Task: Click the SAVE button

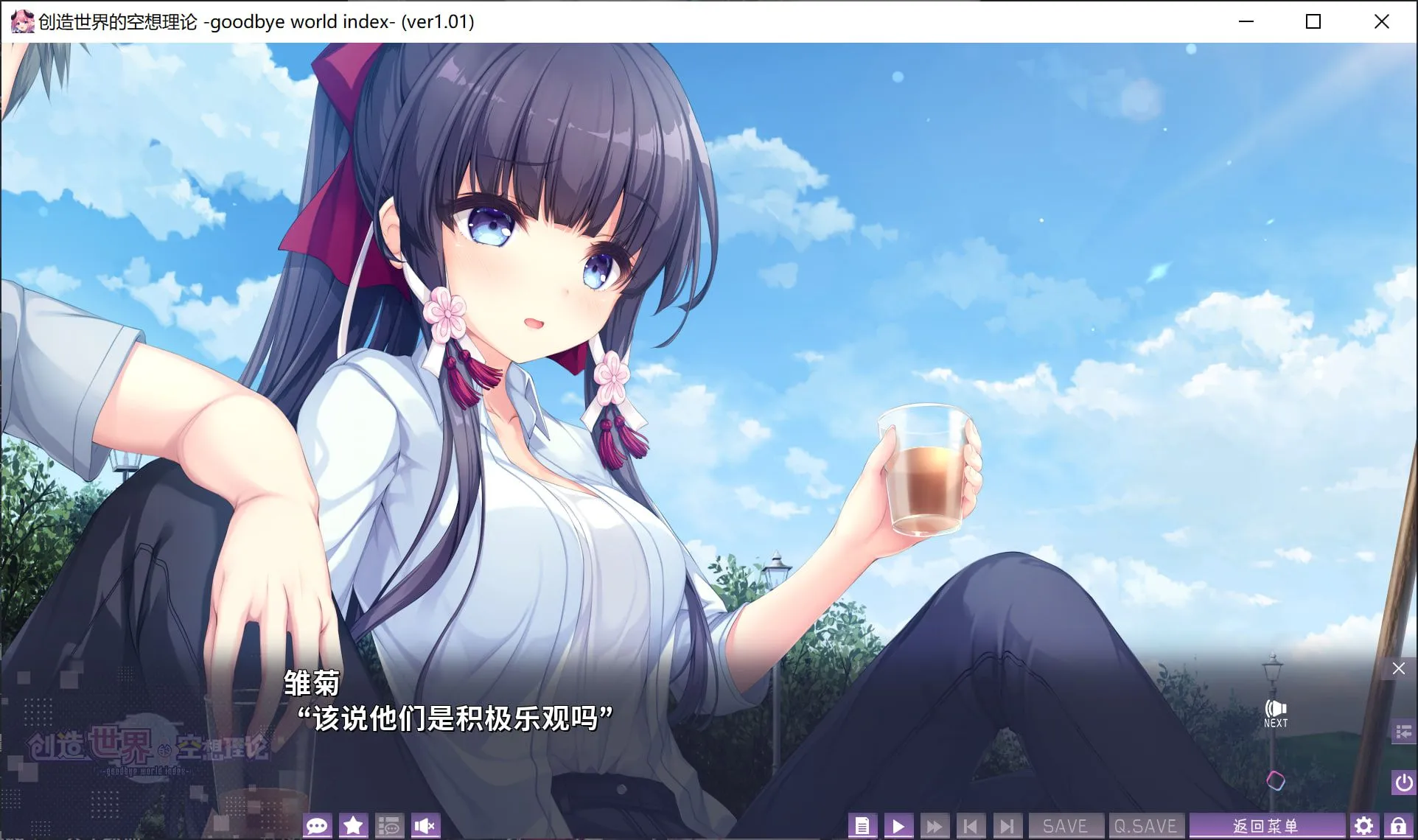Action: pos(1066,825)
